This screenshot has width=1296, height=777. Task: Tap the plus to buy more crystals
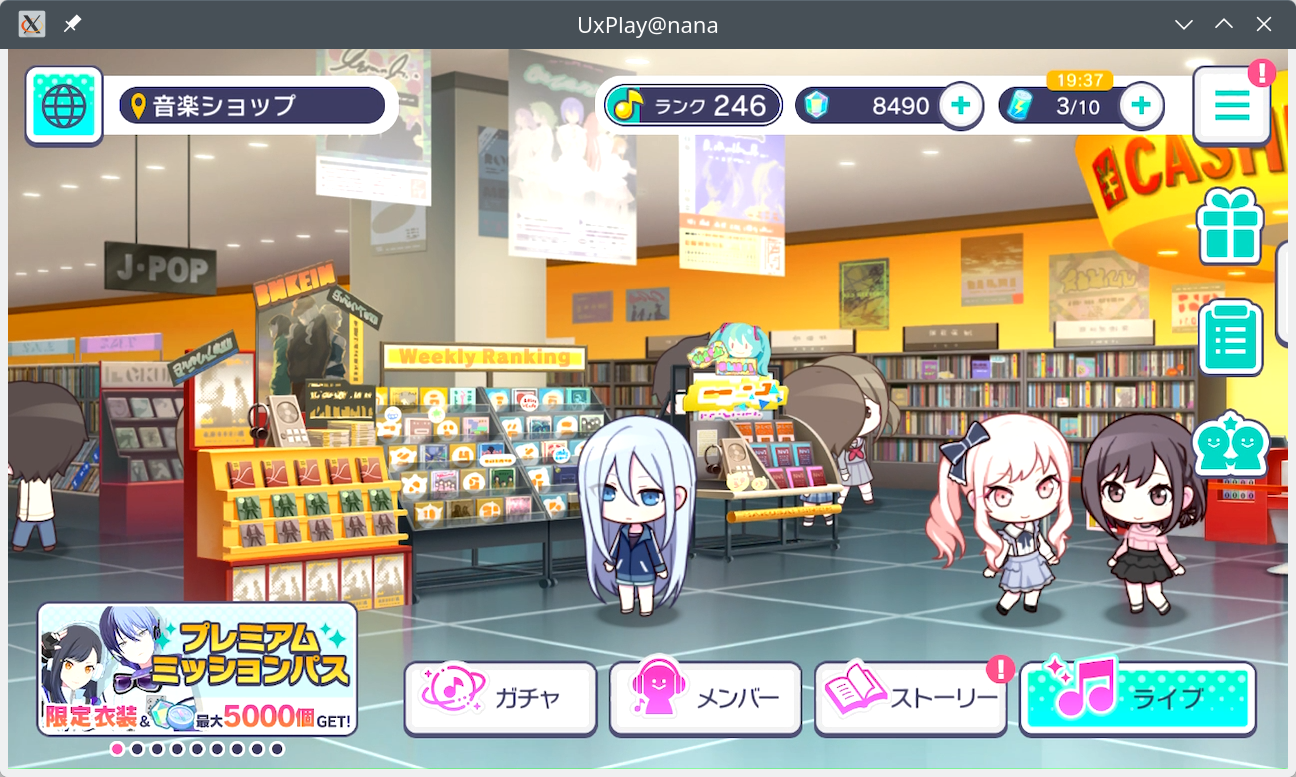click(x=960, y=103)
